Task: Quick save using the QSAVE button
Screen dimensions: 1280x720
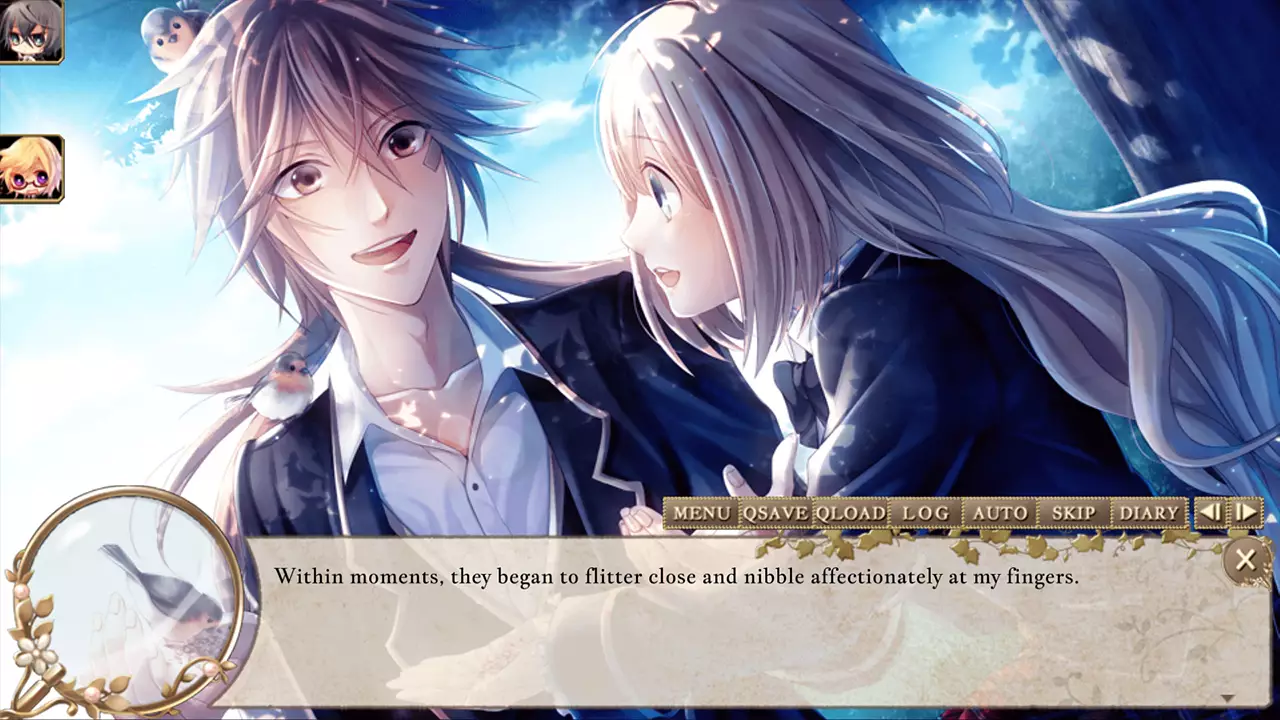Action: click(774, 512)
